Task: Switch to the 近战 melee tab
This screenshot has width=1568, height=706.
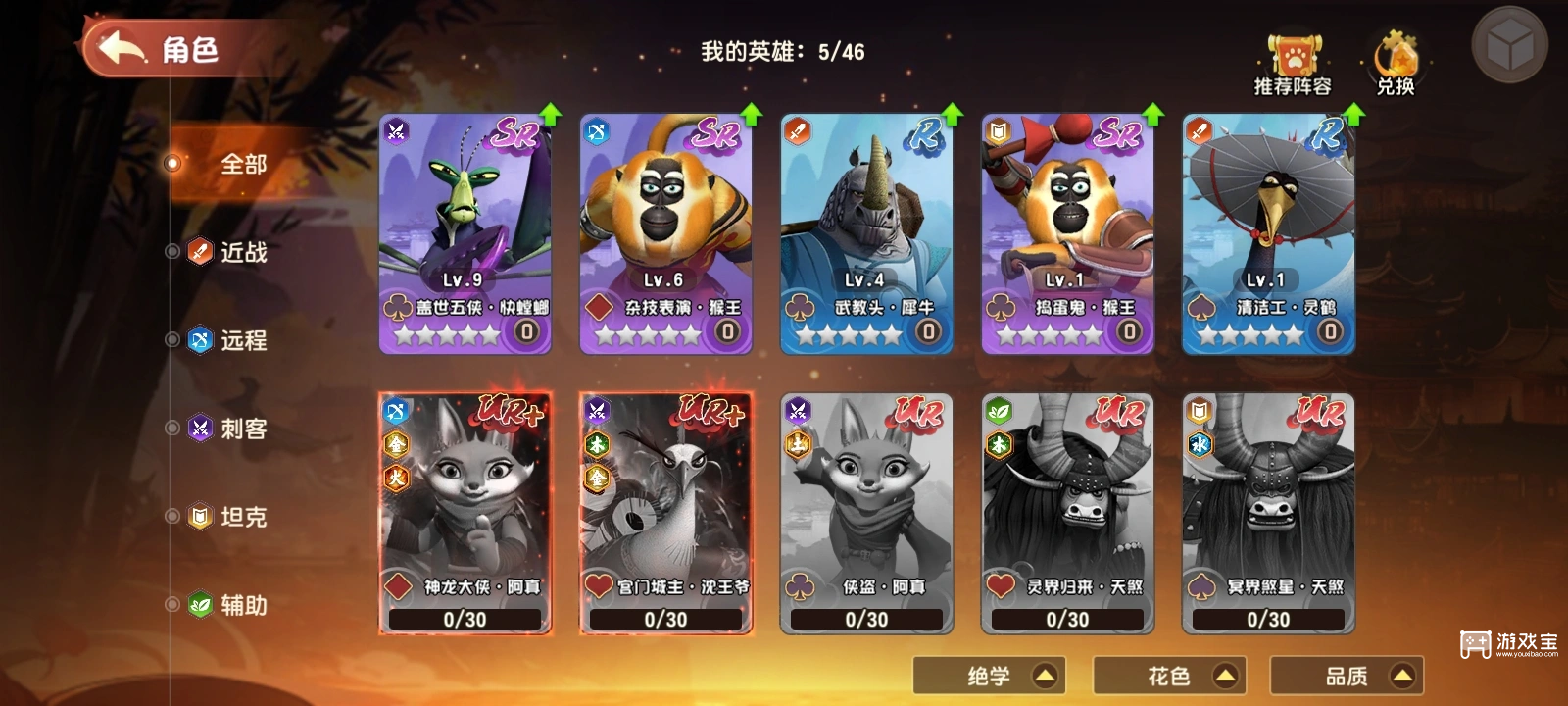Action: (x=243, y=252)
